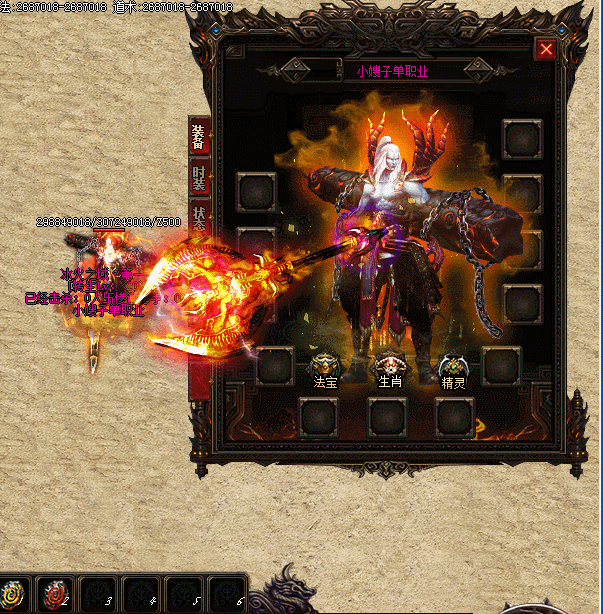Close the character equipment window
603x614 pixels.
[545, 49]
